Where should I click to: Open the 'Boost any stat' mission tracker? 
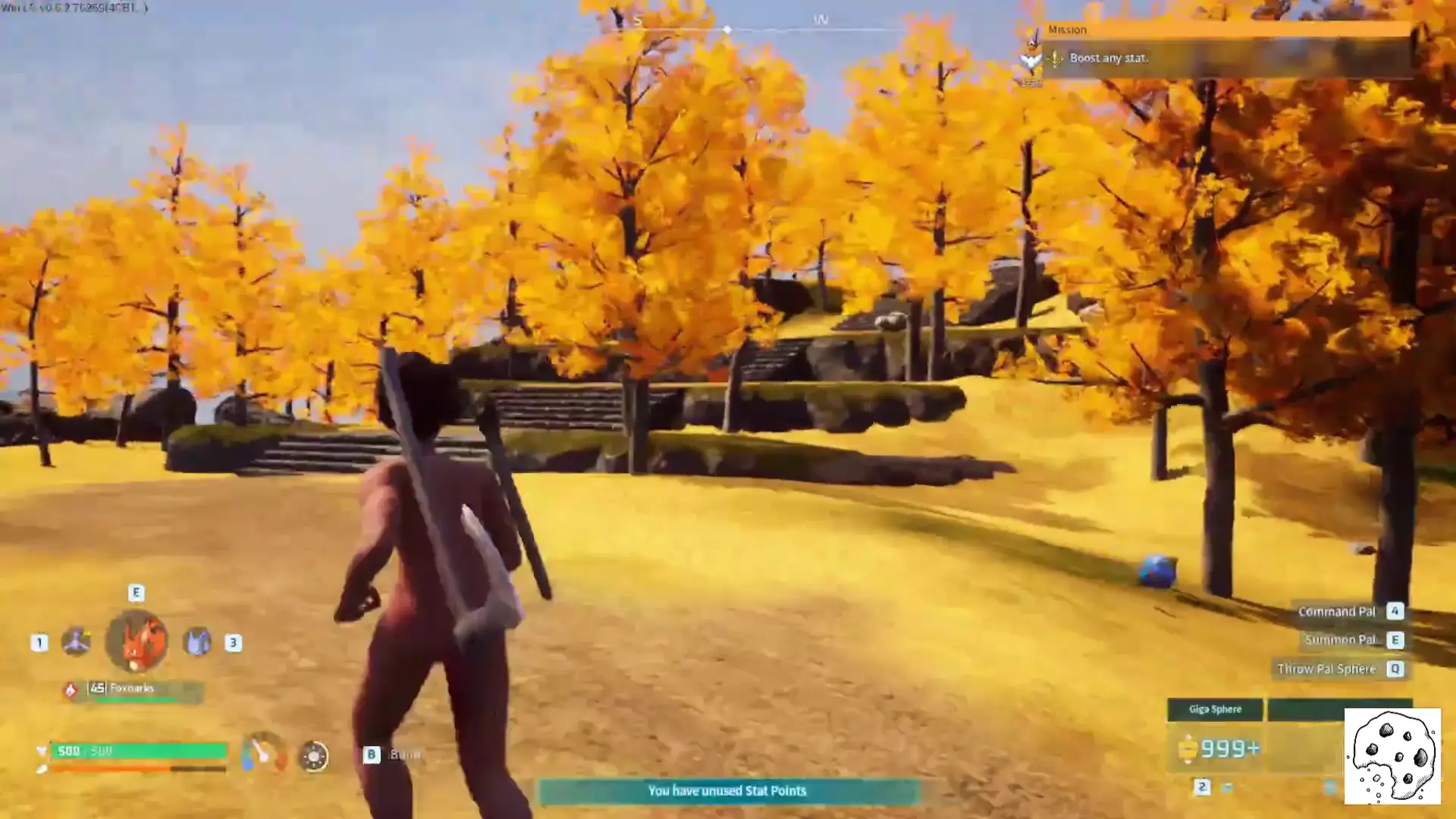coord(1108,58)
